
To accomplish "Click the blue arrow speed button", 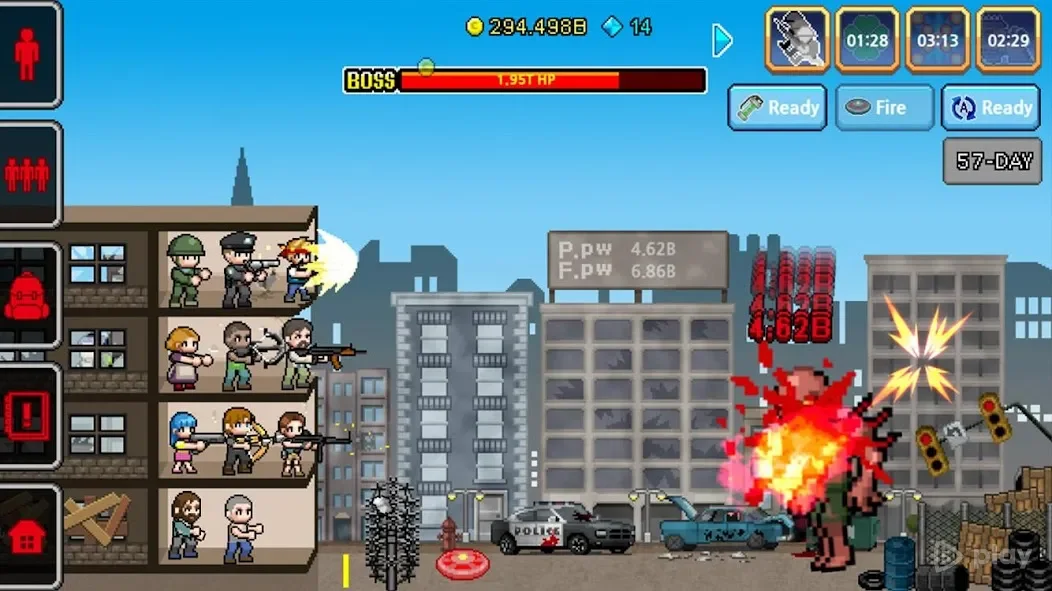I will tap(722, 40).
